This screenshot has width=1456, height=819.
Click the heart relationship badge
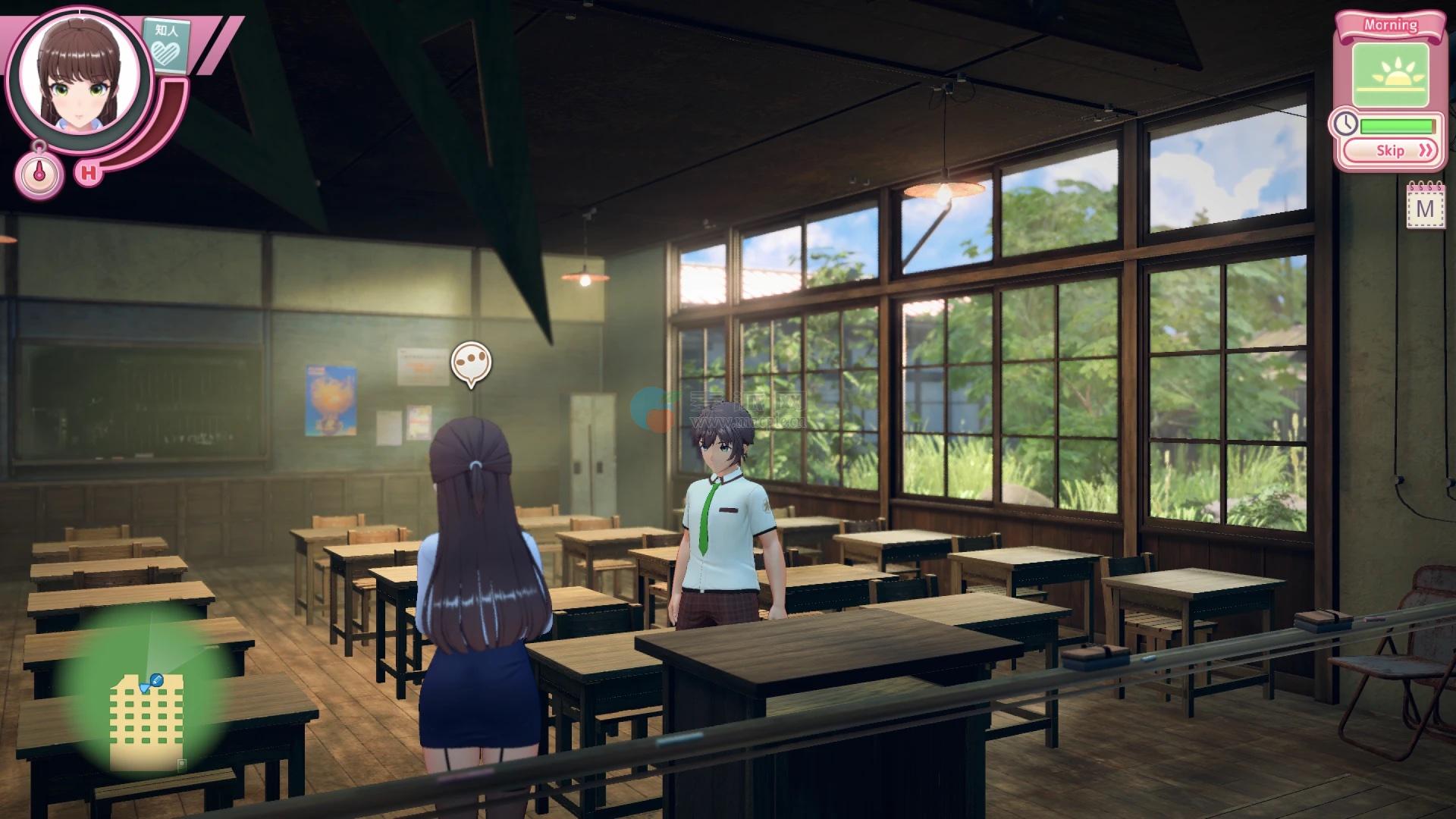(x=166, y=45)
